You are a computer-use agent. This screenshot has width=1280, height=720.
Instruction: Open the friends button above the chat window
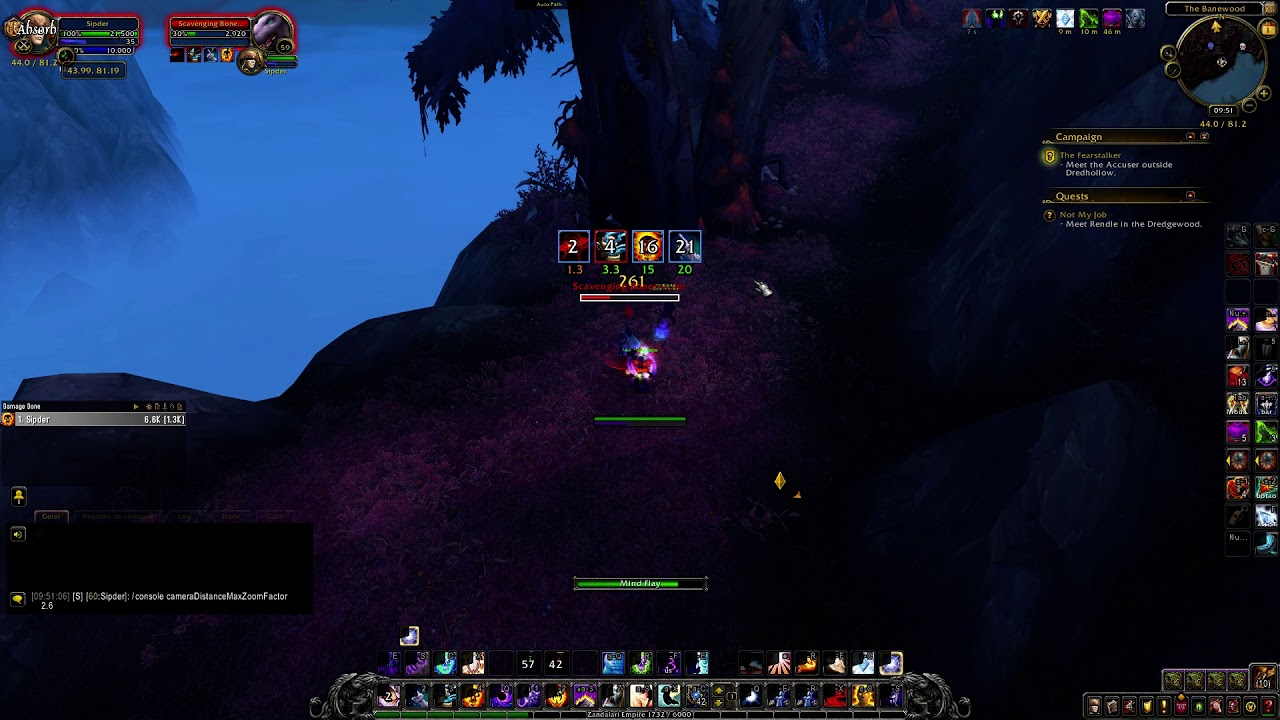18,496
